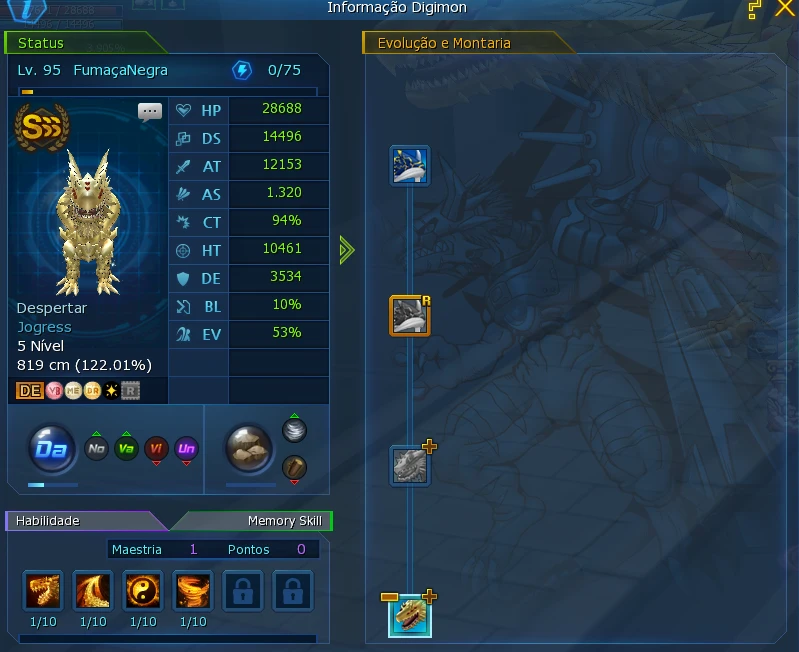Click the minus button beside golden dragon evolution

(x=390, y=597)
